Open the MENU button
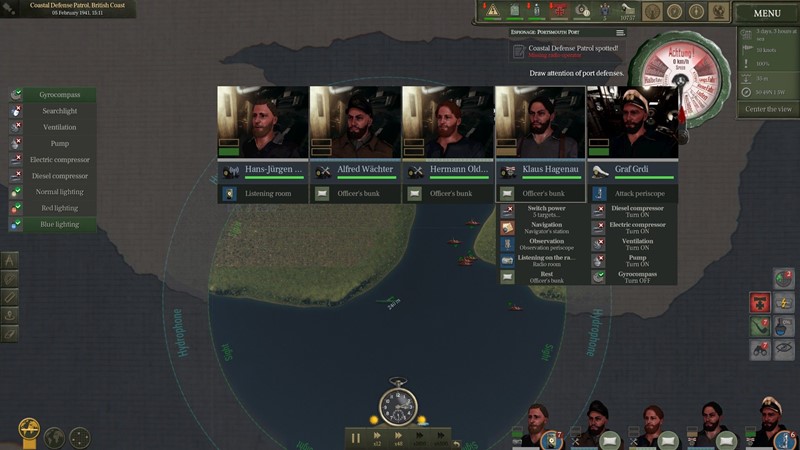The image size is (800, 450). [767, 14]
